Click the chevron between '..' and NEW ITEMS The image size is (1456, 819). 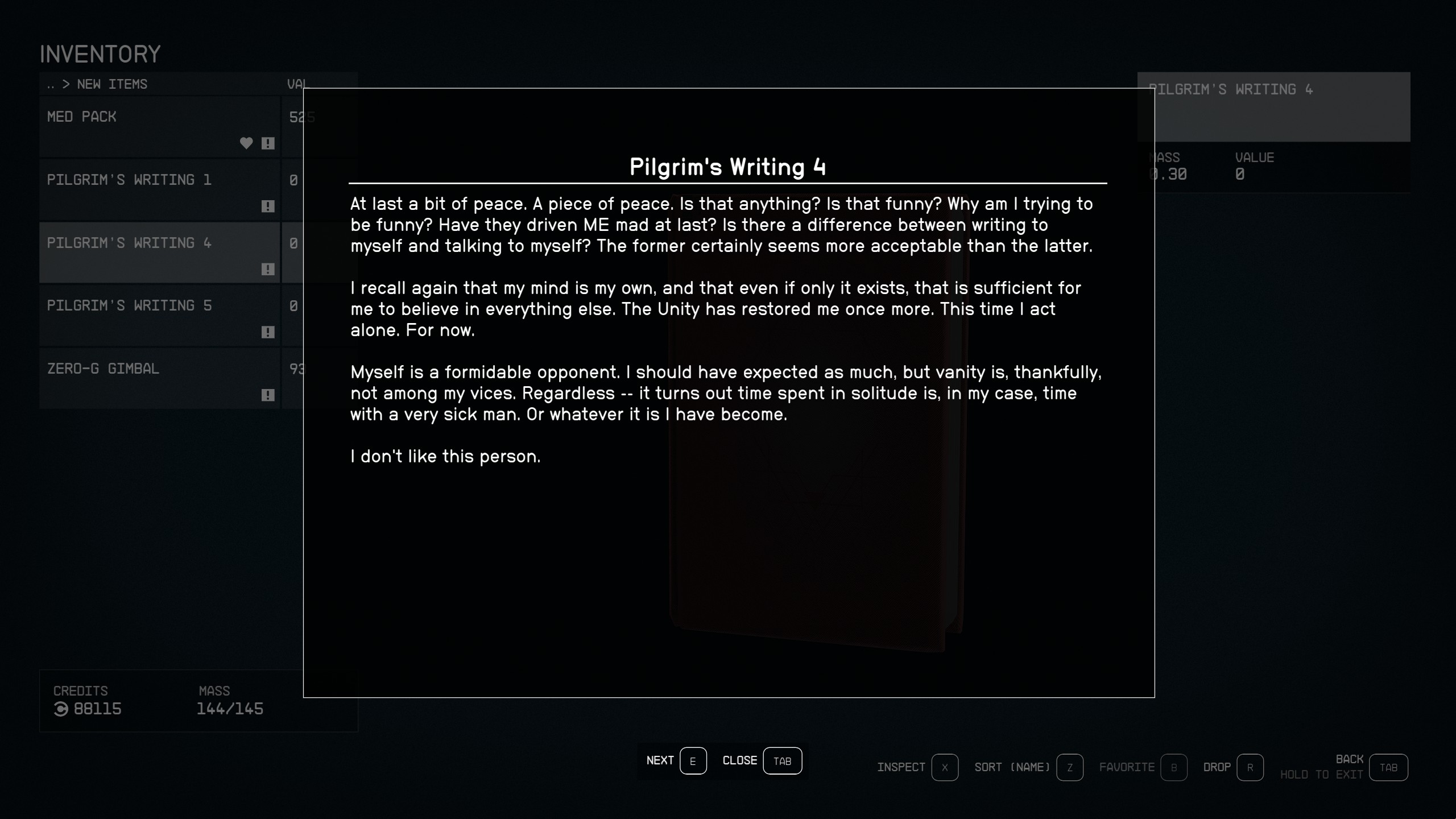click(x=67, y=84)
